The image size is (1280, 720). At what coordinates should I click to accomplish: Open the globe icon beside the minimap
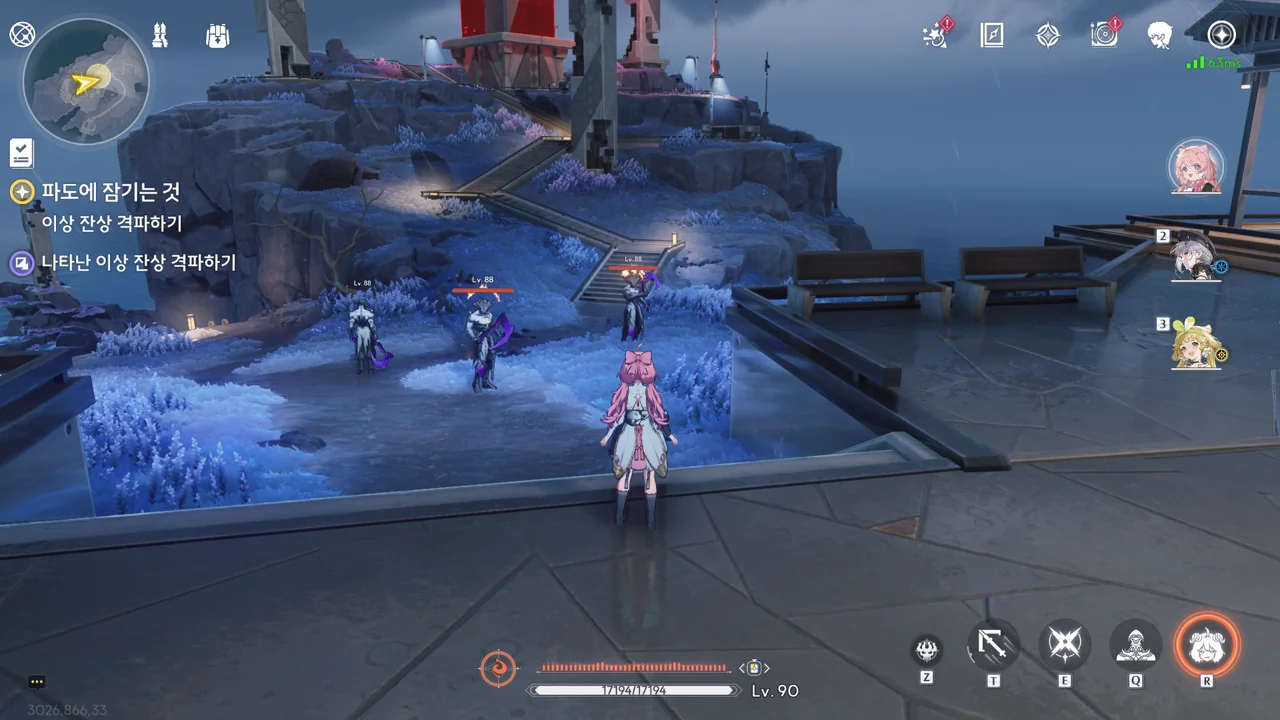click(x=22, y=34)
